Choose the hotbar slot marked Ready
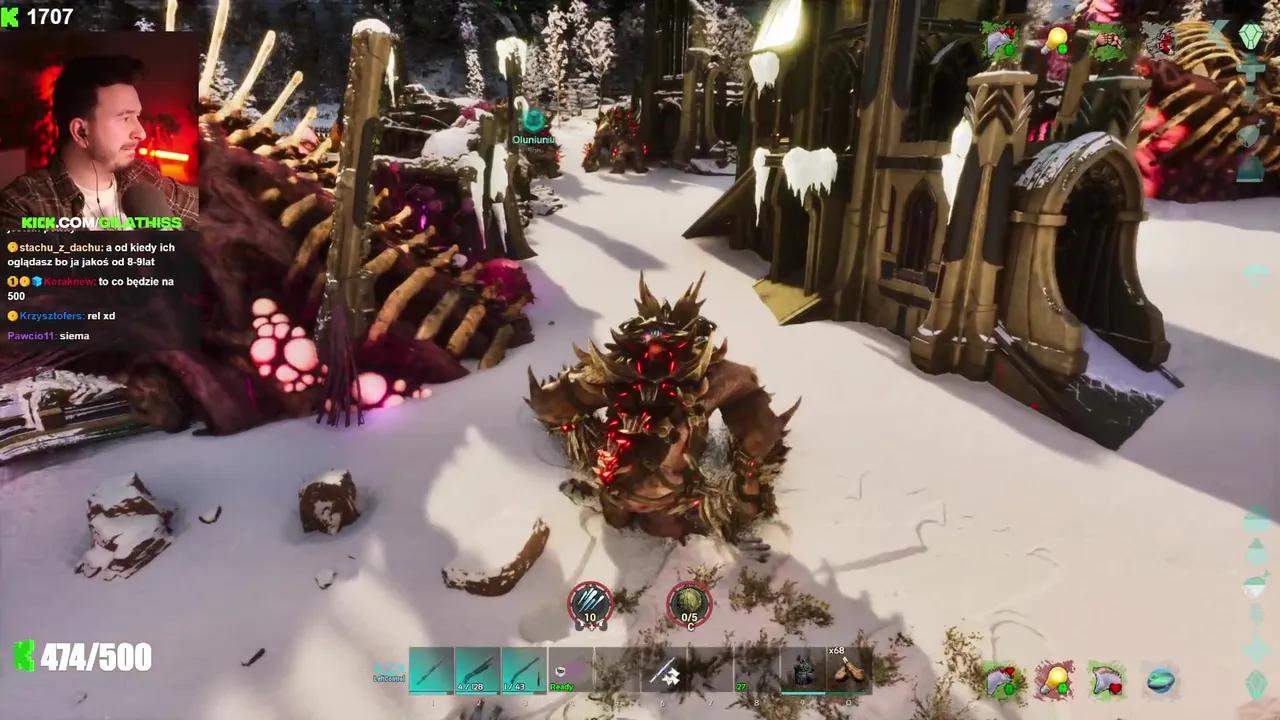 pyautogui.click(x=569, y=669)
